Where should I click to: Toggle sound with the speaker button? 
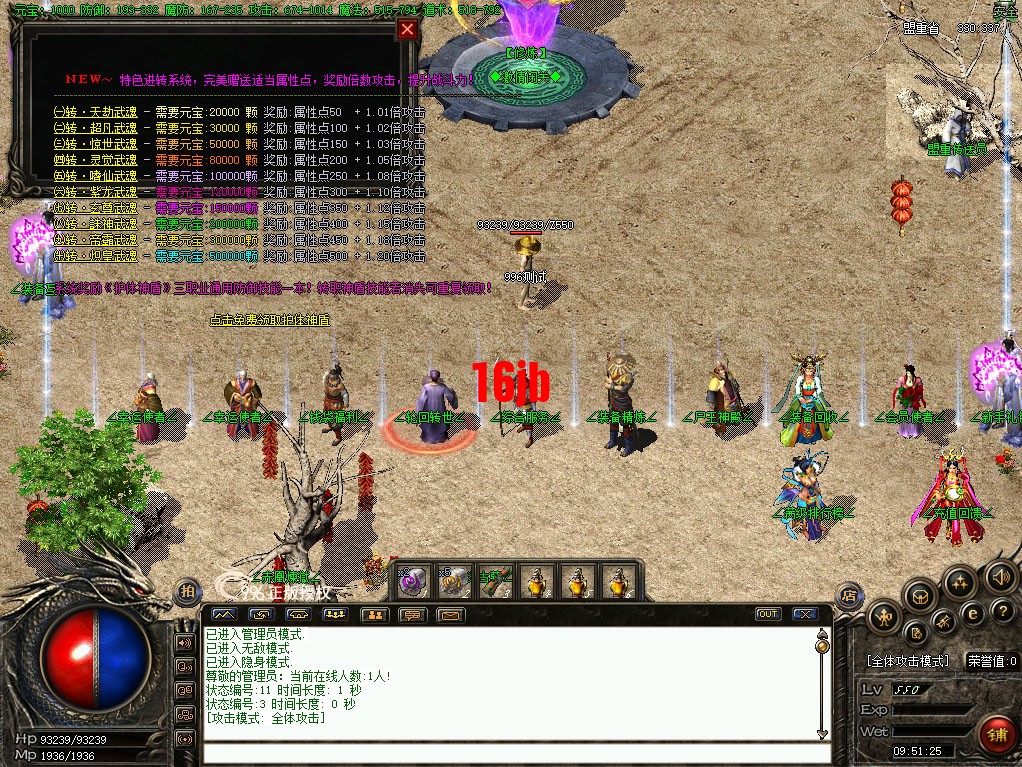1000,577
